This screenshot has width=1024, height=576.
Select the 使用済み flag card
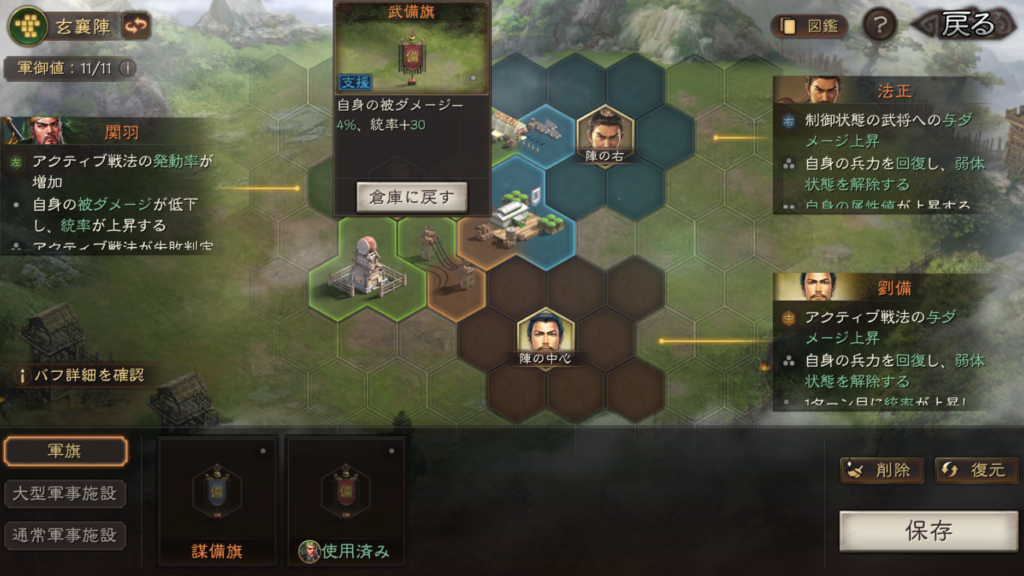coord(346,498)
